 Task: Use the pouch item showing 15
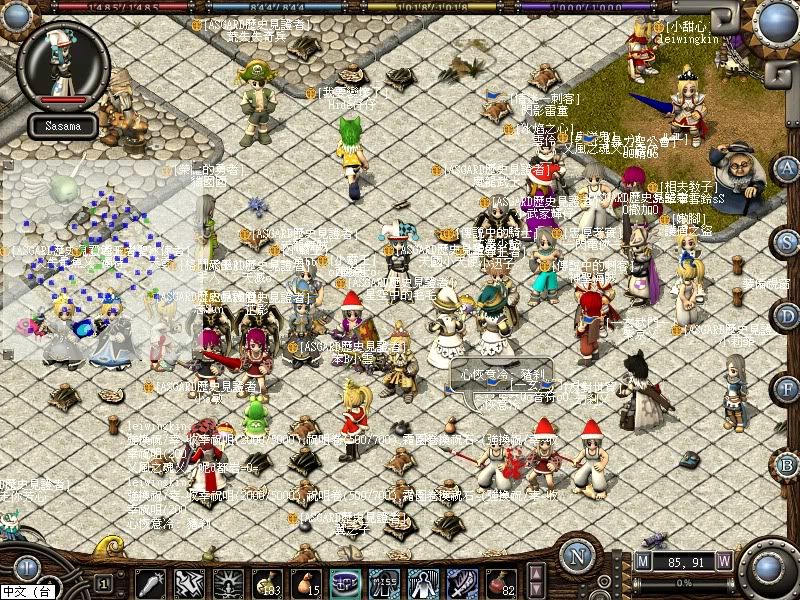pos(305,582)
